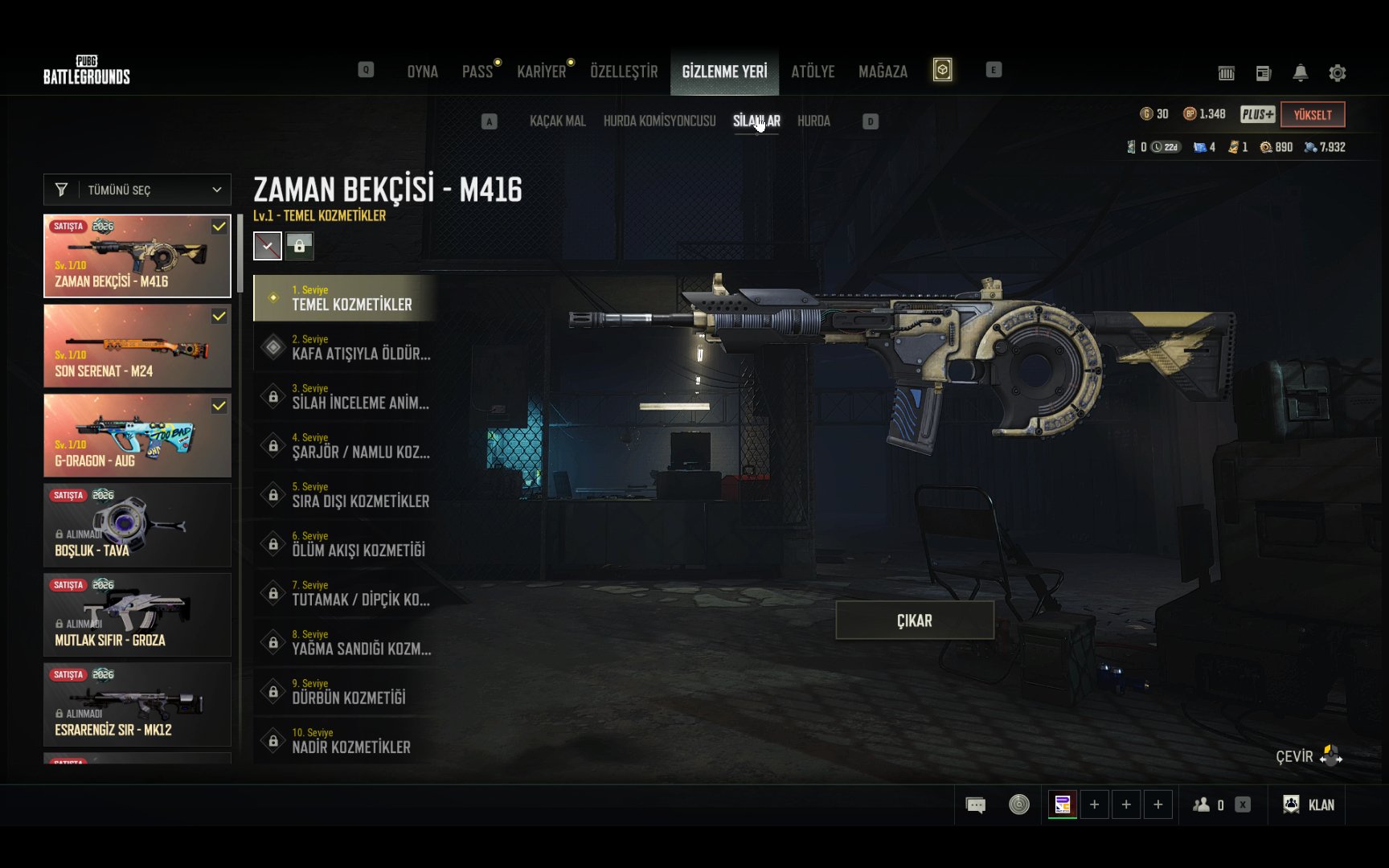Switch to the HURDA sub-tab
This screenshot has height=868, width=1389.
(813, 121)
